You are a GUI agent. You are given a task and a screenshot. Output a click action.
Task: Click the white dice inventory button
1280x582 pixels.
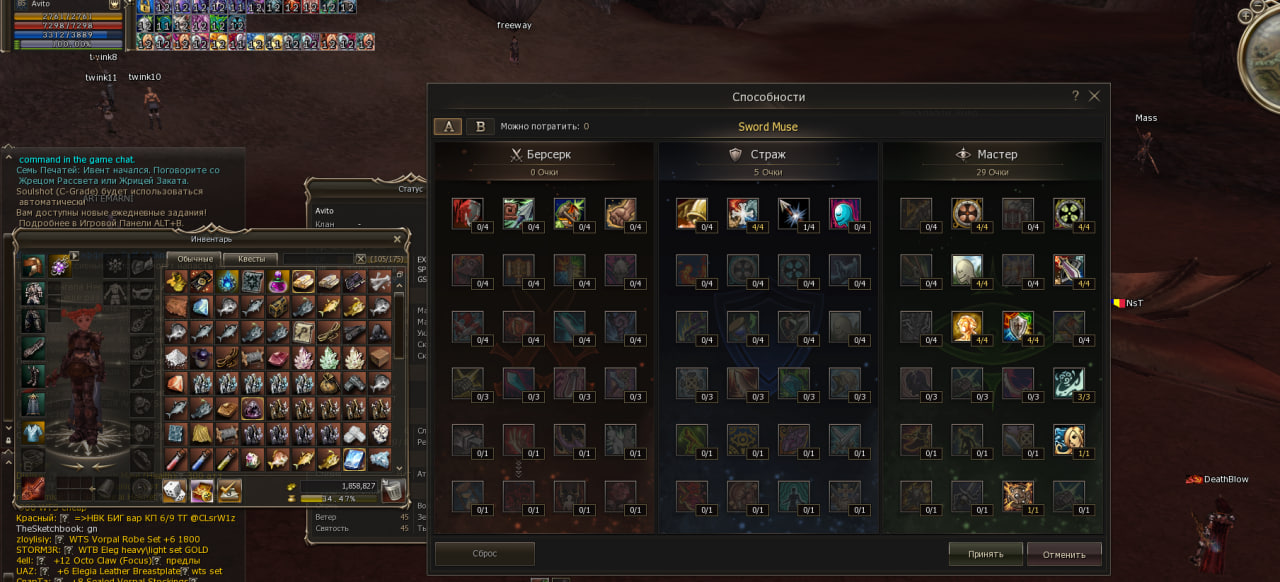tap(175, 490)
